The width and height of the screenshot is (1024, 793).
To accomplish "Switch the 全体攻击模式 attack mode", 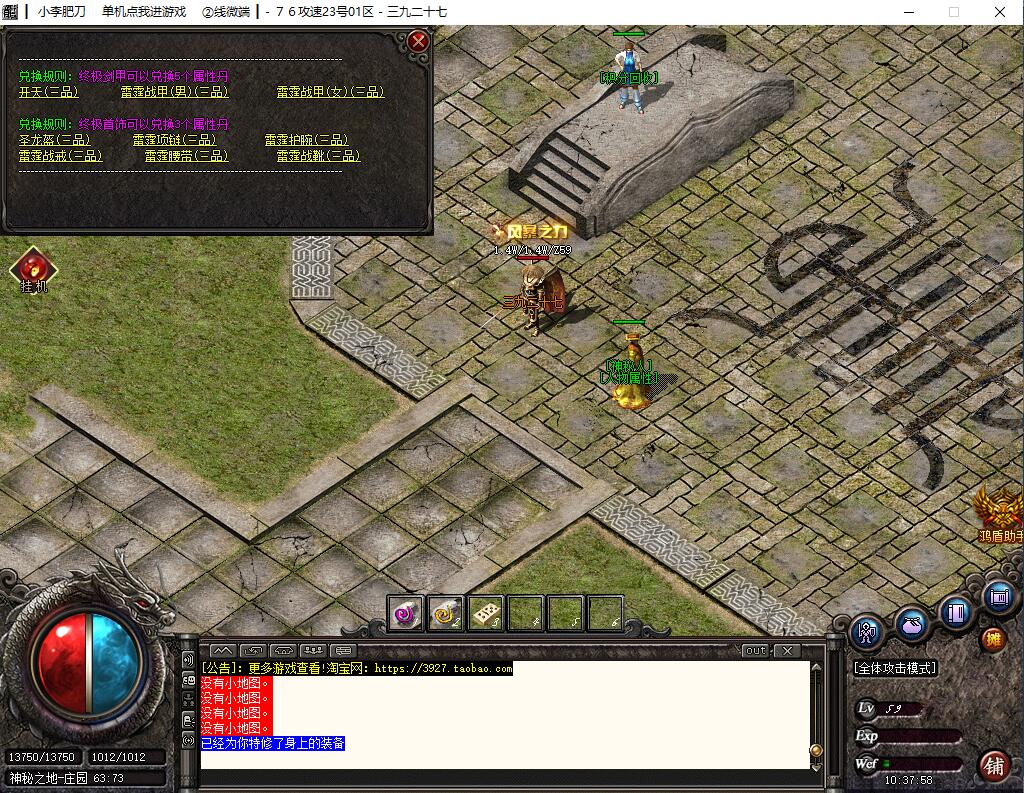I will tap(895, 667).
